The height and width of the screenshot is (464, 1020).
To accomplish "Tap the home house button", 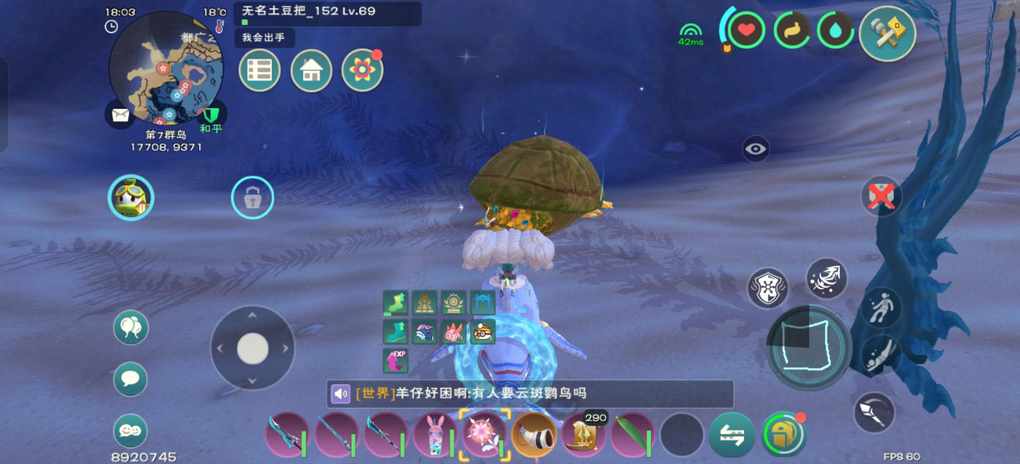I will coord(311,71).
